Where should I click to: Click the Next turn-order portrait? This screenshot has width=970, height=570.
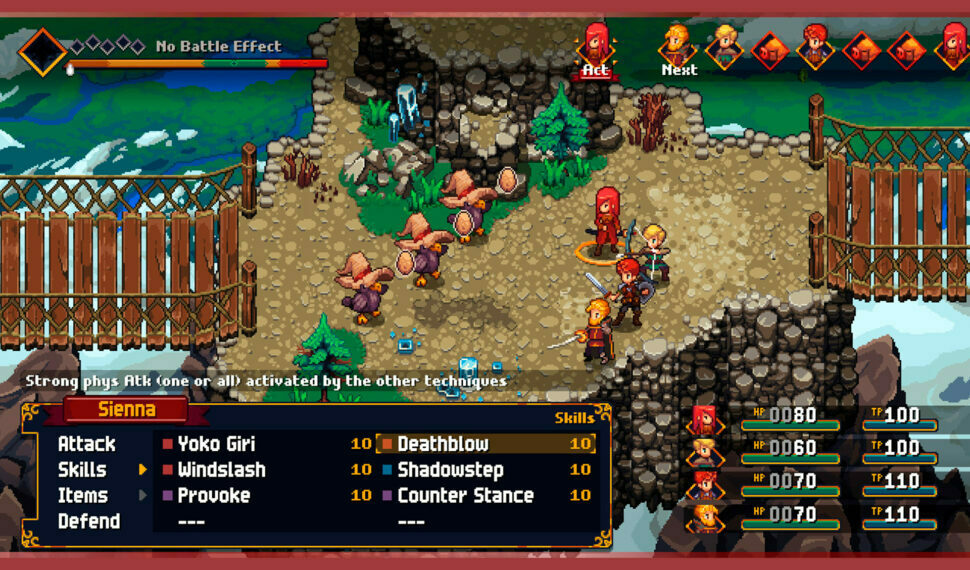(678, 46)
